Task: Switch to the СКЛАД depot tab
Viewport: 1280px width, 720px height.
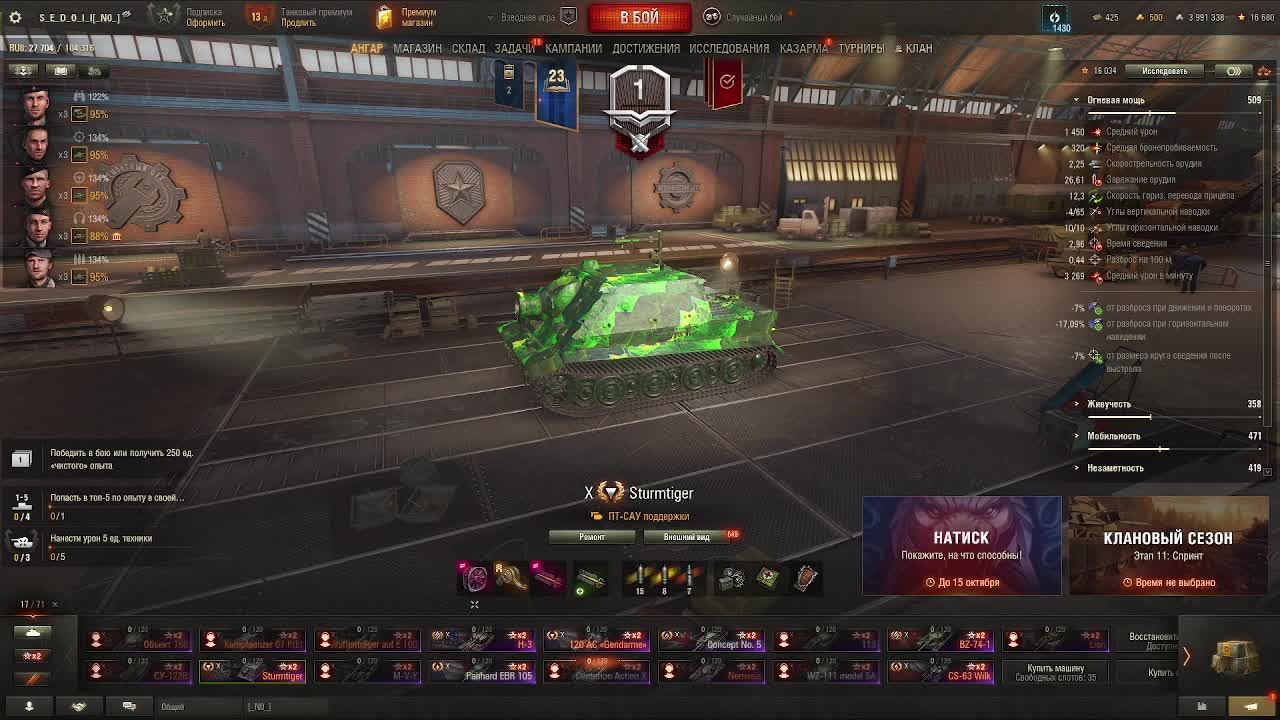Action: 468,48
